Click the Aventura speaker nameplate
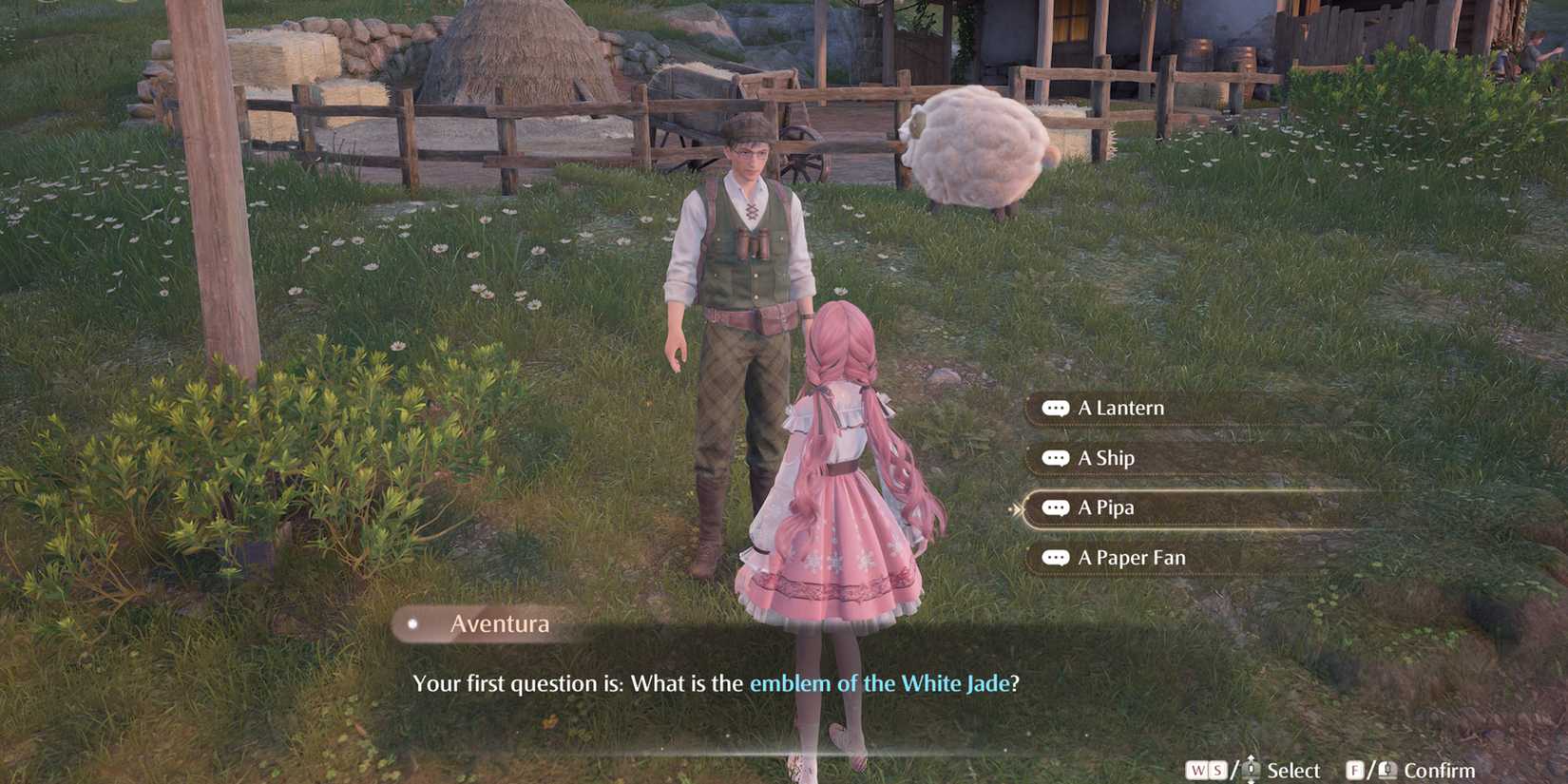Image resolution: width=1568 pixels, height=784 pixels. (x=499, y=624)
